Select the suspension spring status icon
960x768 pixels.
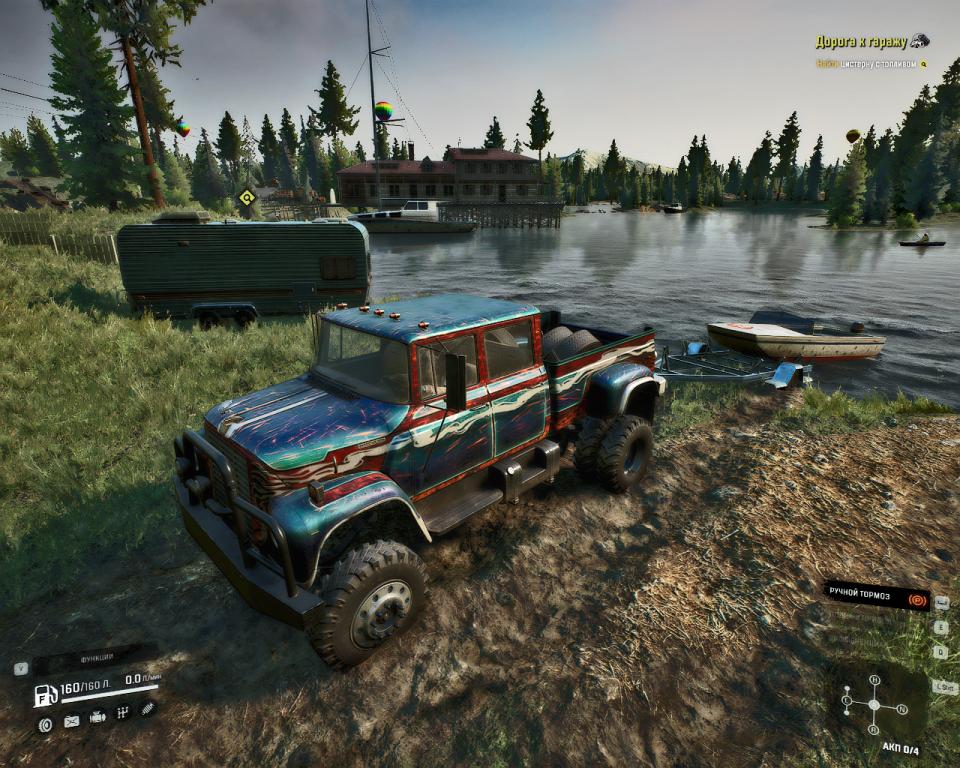[147, 708]
